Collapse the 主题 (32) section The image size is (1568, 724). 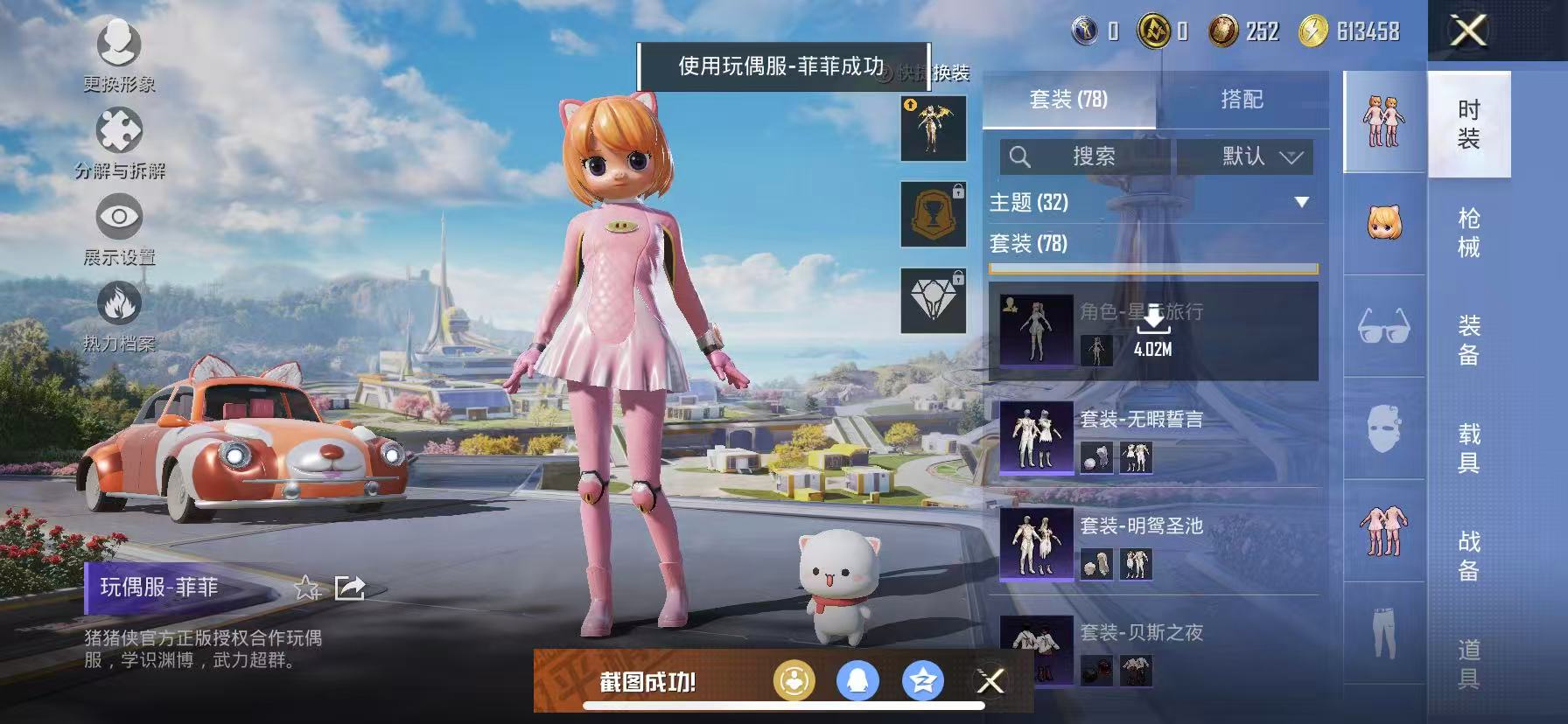coord(1300,202)
